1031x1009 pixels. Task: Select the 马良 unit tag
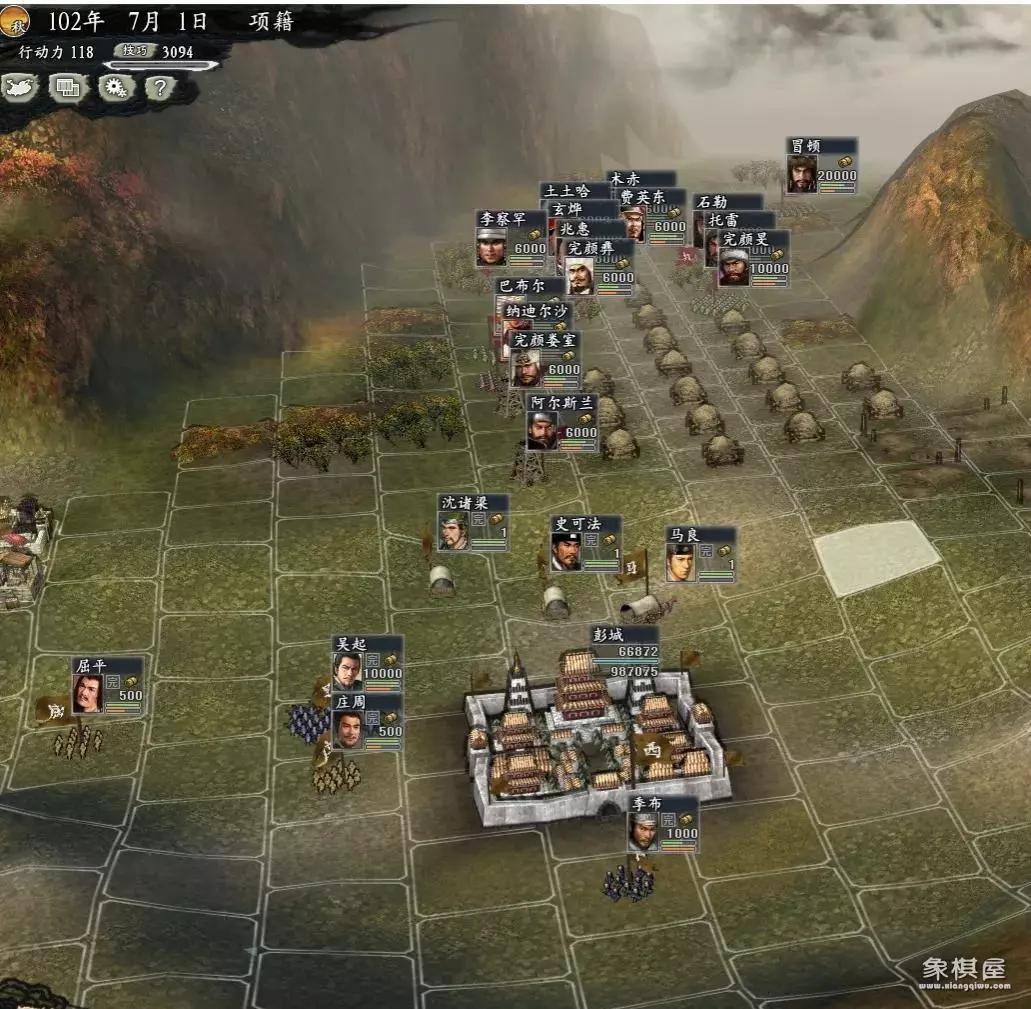[700, 554]
